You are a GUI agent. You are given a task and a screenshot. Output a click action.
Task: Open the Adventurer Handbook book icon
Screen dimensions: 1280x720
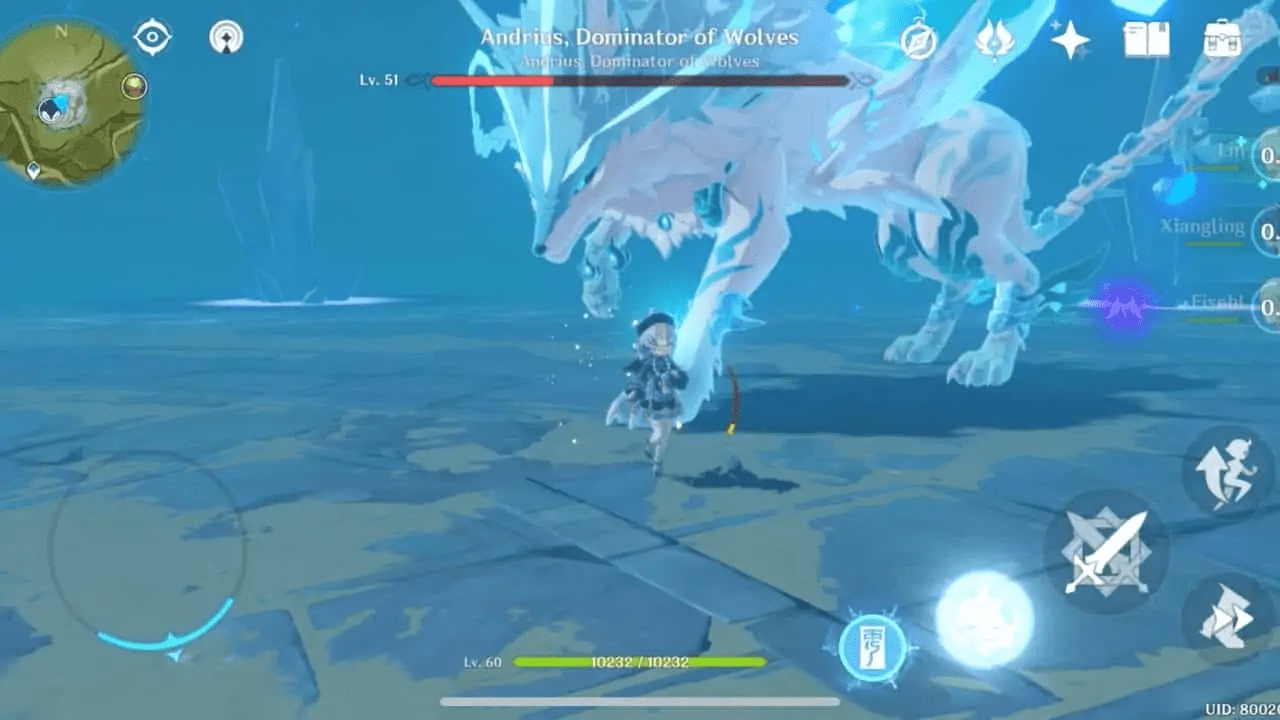click(1146, 40)
